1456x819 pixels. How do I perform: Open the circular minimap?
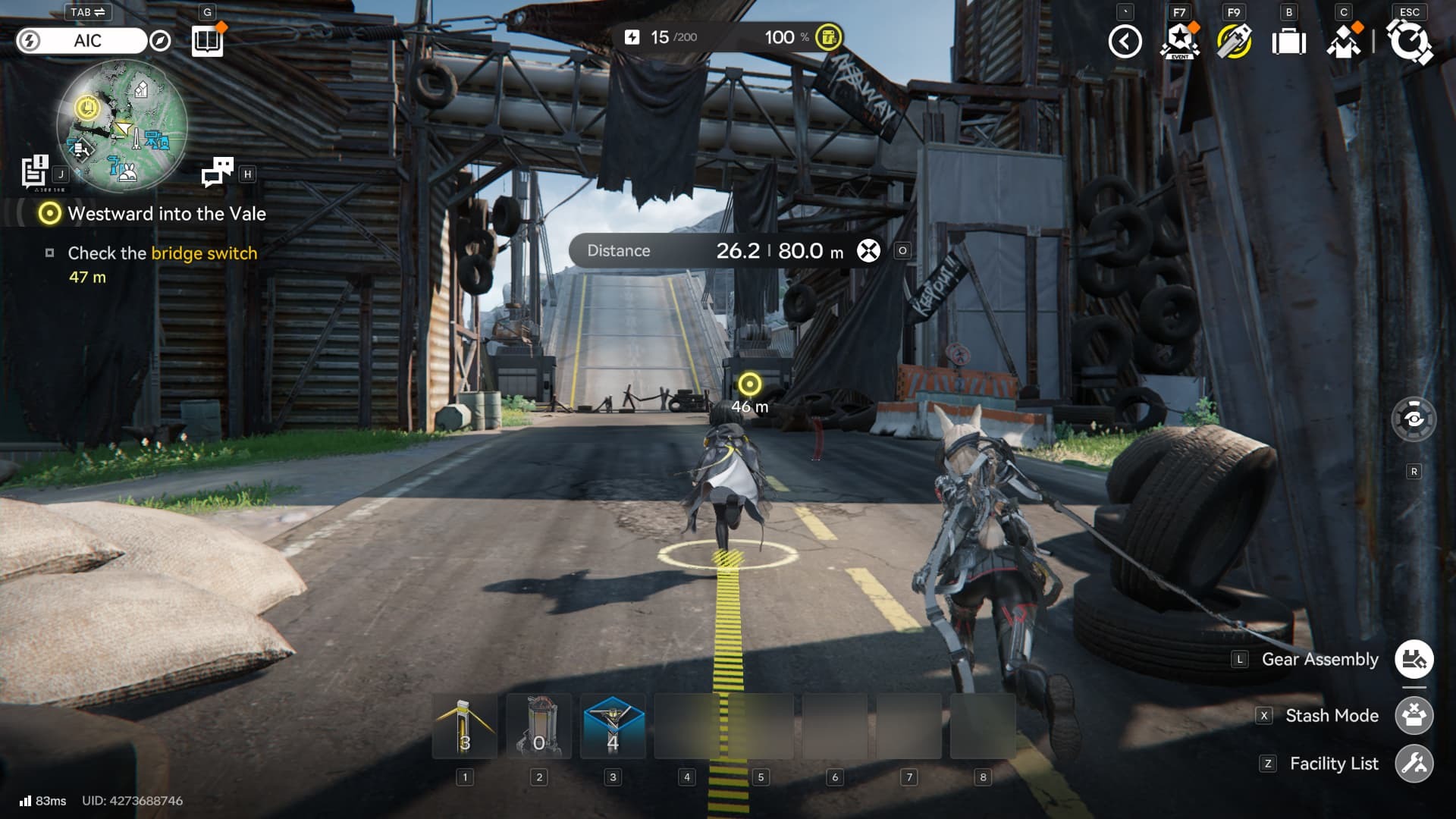pyautogui.click(x=122, y=125)
